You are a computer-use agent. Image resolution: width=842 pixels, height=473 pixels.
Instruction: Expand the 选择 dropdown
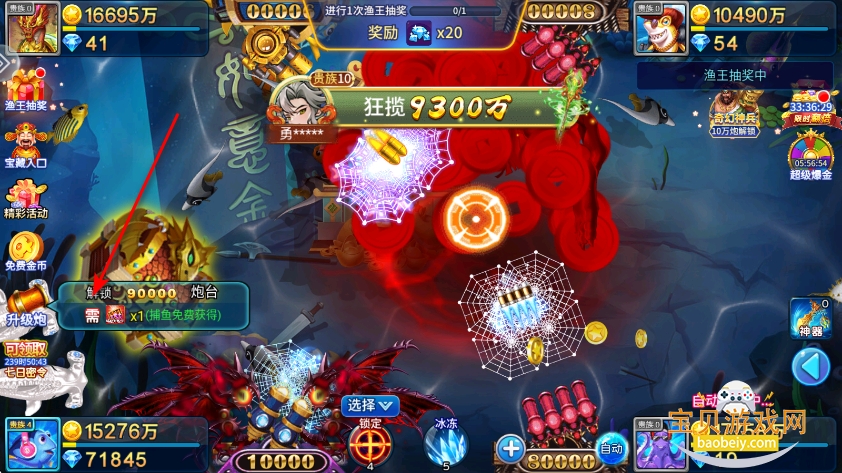tap(370, 405)
